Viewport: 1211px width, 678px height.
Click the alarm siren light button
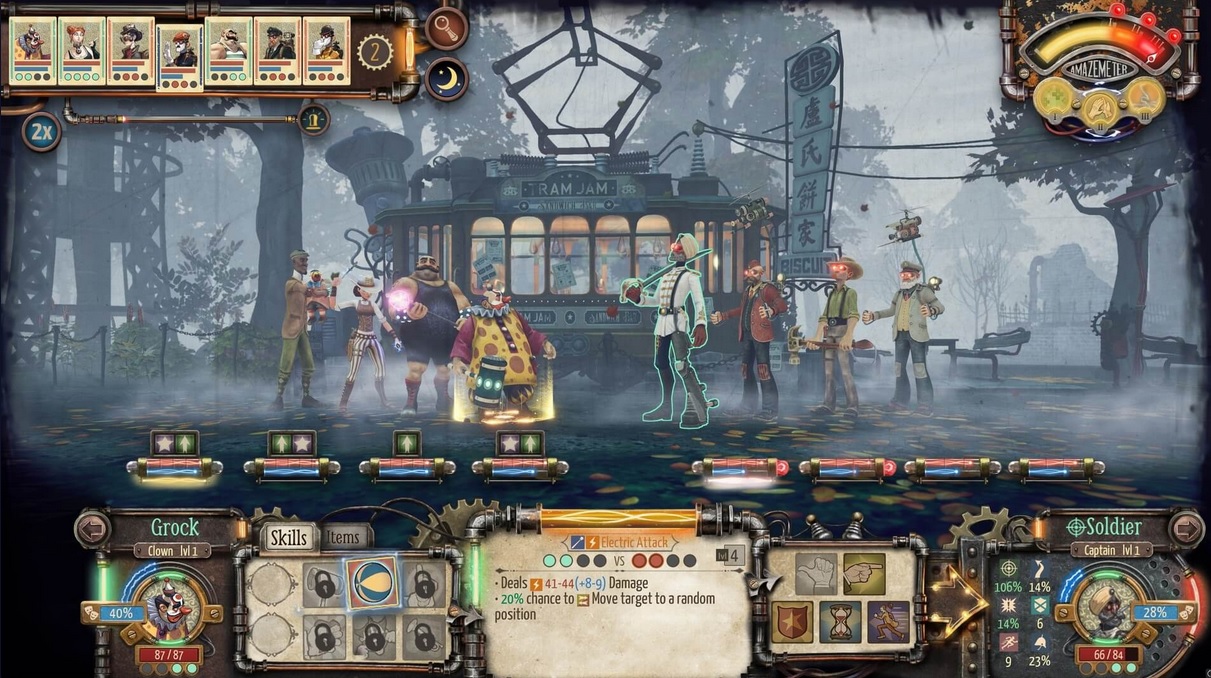tap(314, 119)
